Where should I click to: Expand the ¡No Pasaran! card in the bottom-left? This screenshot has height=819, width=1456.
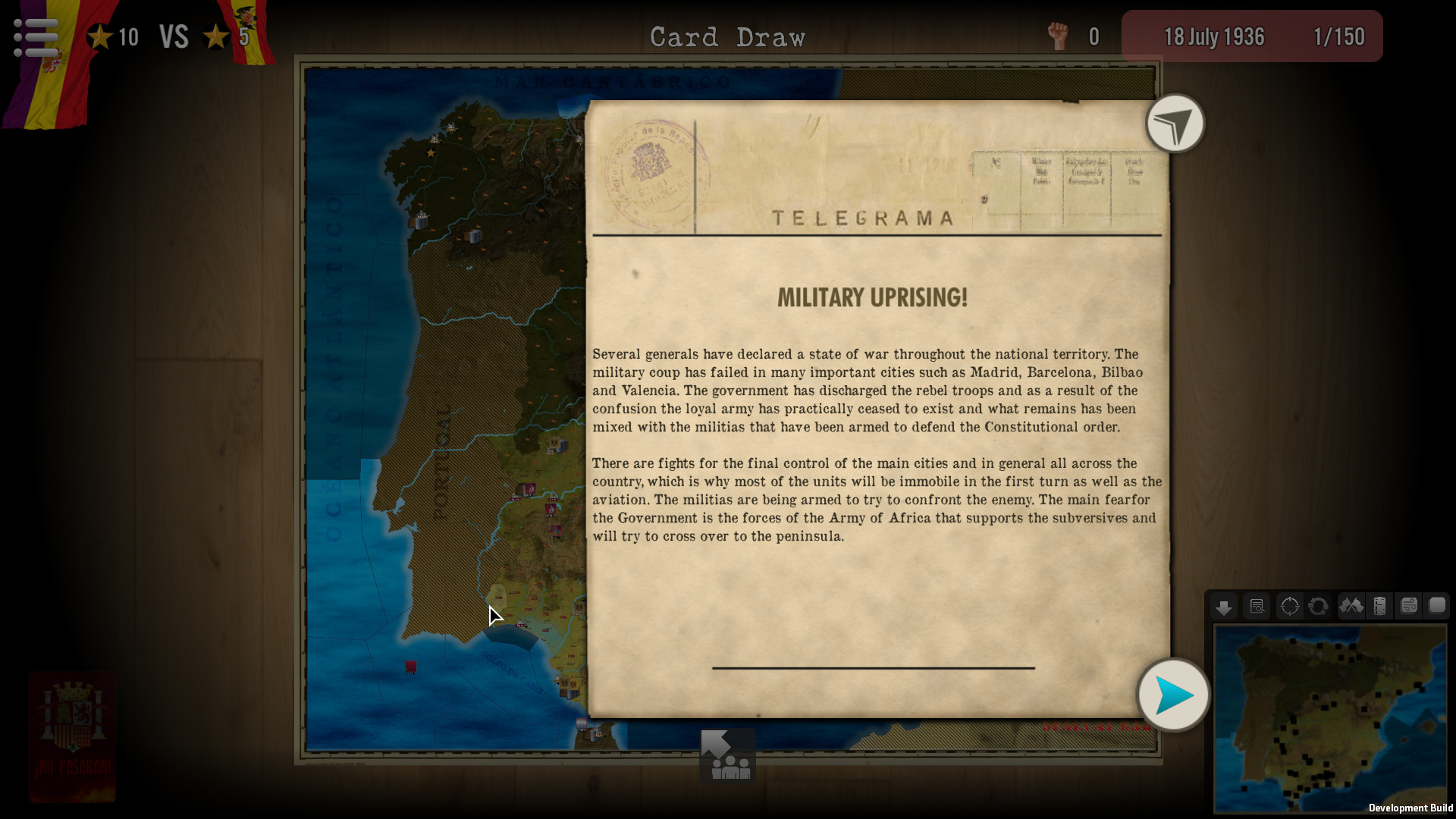(72, 736)
